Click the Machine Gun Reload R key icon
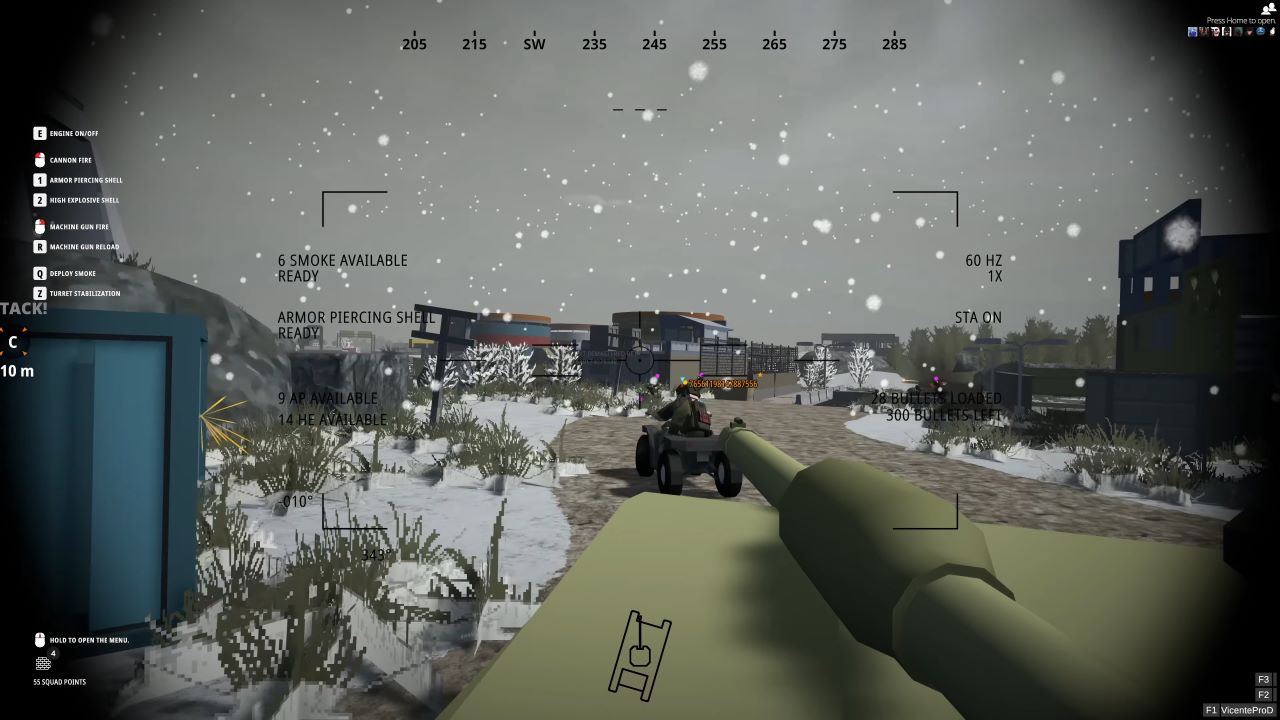This screenshot has width=1280, height=720. (x=38, y=247)
